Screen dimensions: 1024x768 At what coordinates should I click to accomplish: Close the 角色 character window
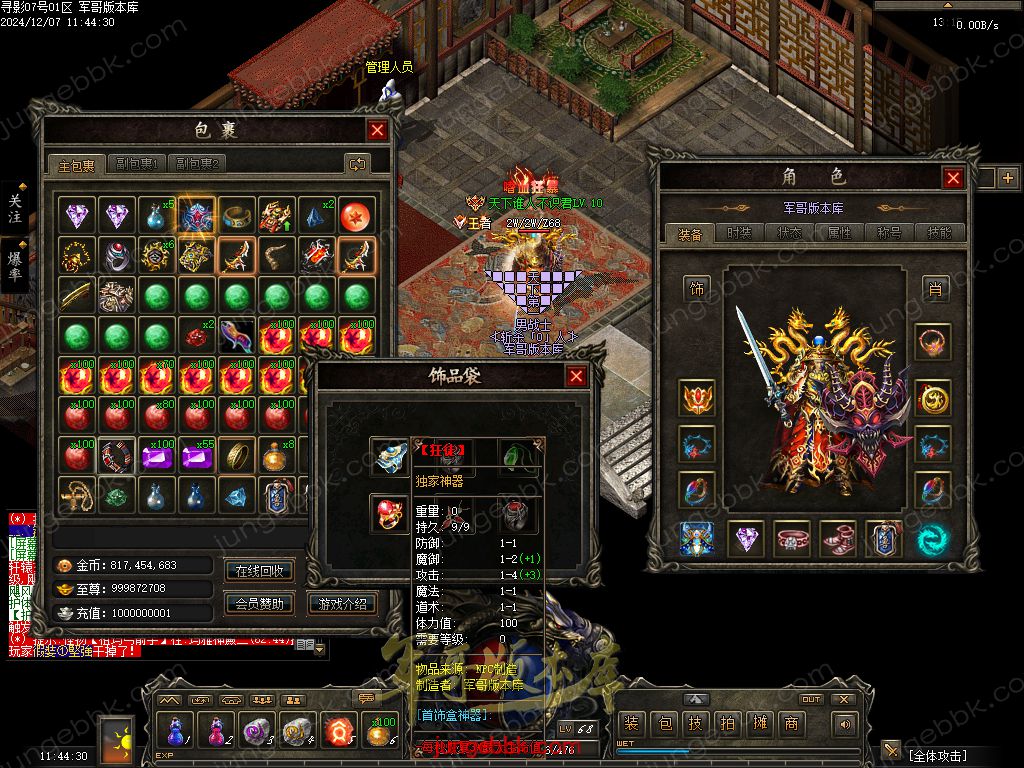[953, 178]
